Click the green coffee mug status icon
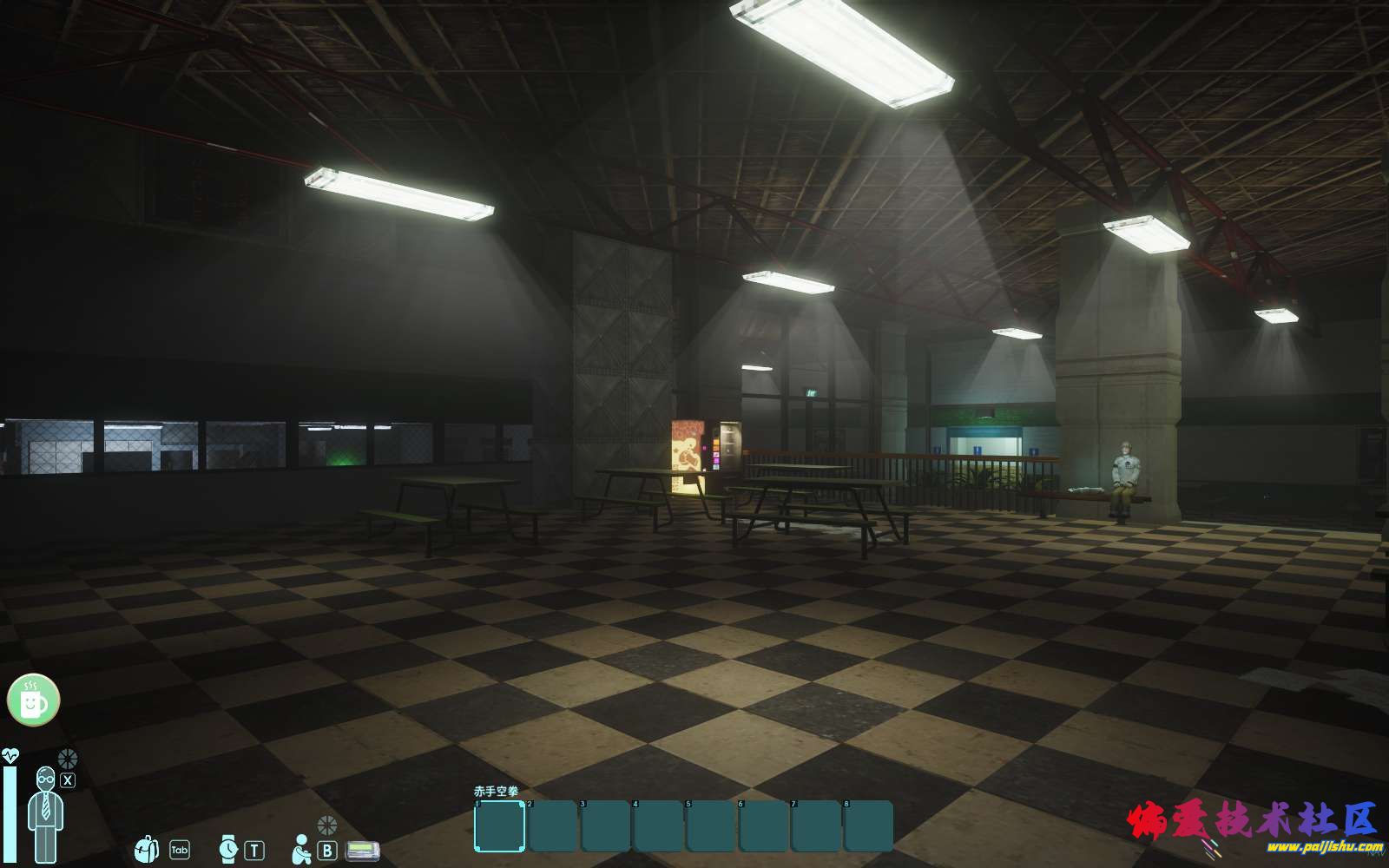 tap(33, 700)
